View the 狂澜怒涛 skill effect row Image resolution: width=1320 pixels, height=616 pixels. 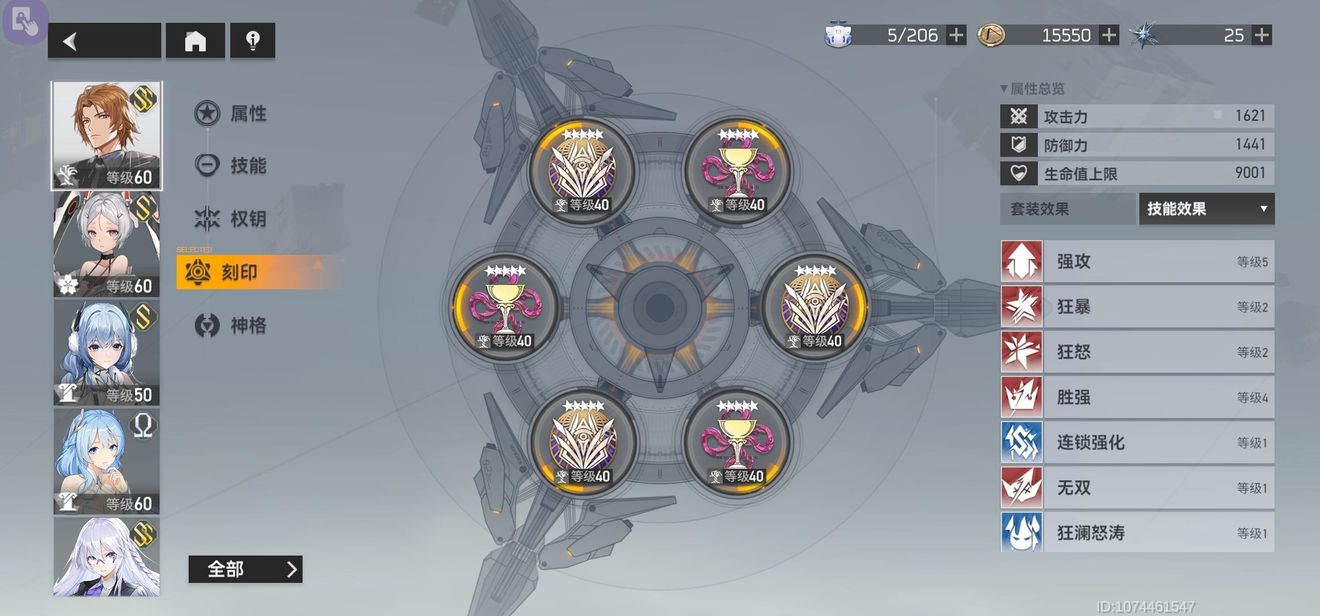point(1137,533)
